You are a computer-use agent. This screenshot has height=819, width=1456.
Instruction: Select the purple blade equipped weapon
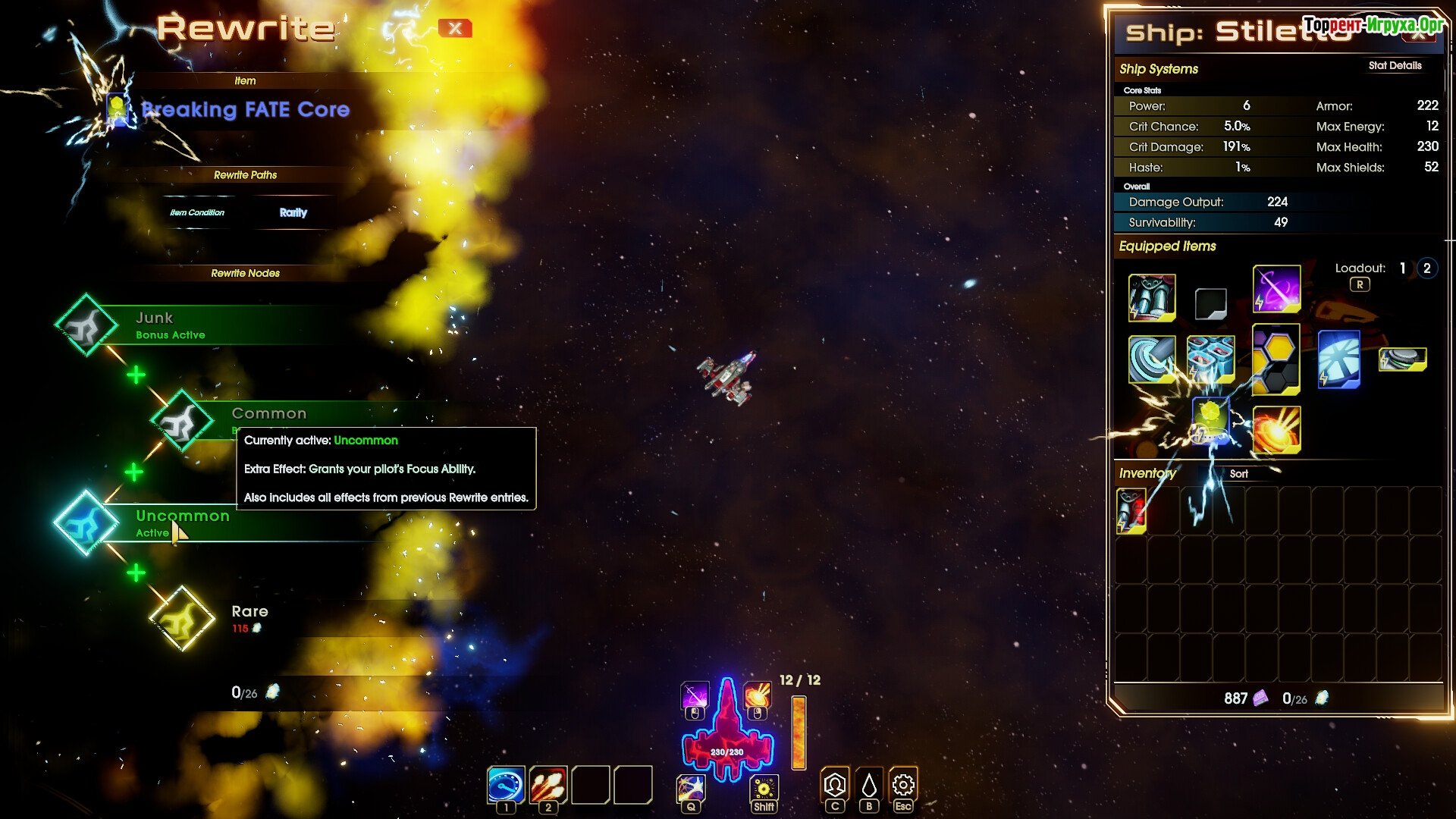point(1276,289)
